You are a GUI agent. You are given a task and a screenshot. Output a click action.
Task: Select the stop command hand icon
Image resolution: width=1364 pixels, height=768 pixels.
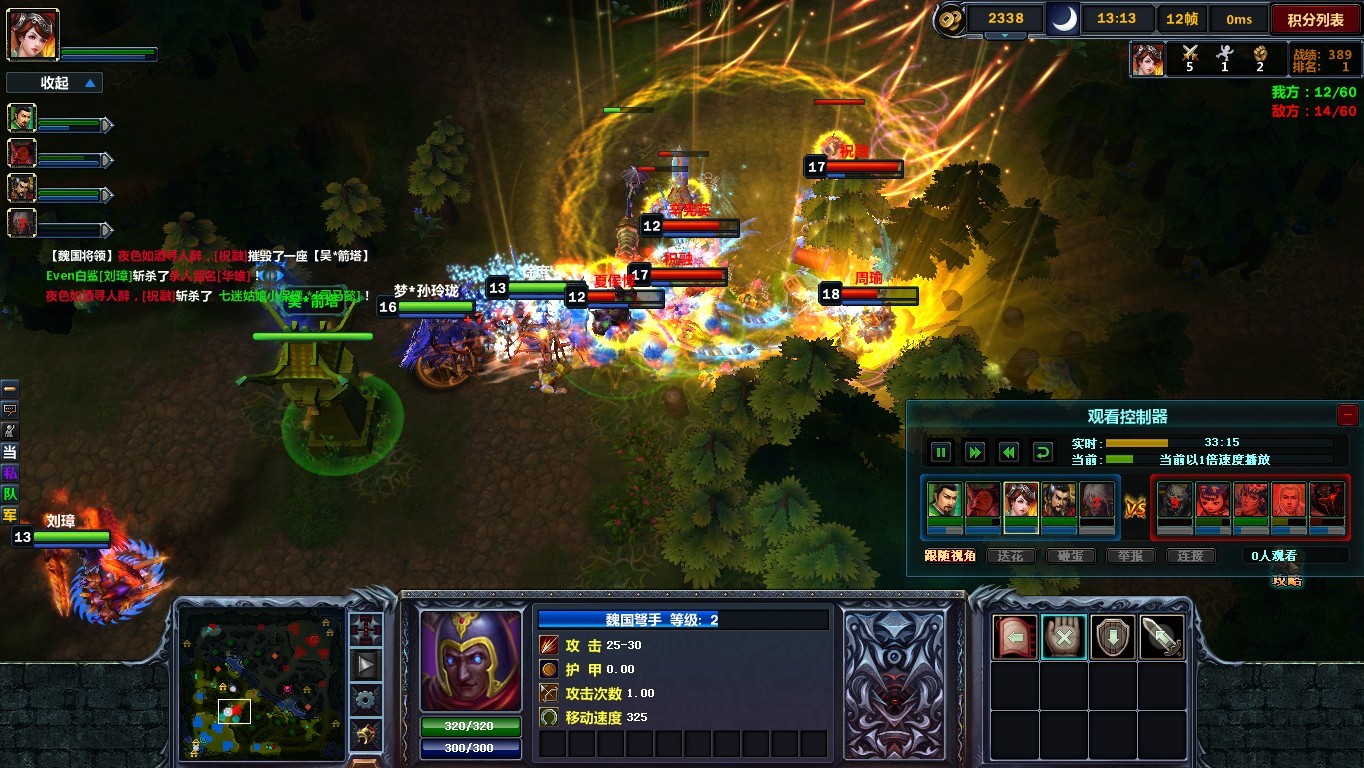click(1064, 637)
